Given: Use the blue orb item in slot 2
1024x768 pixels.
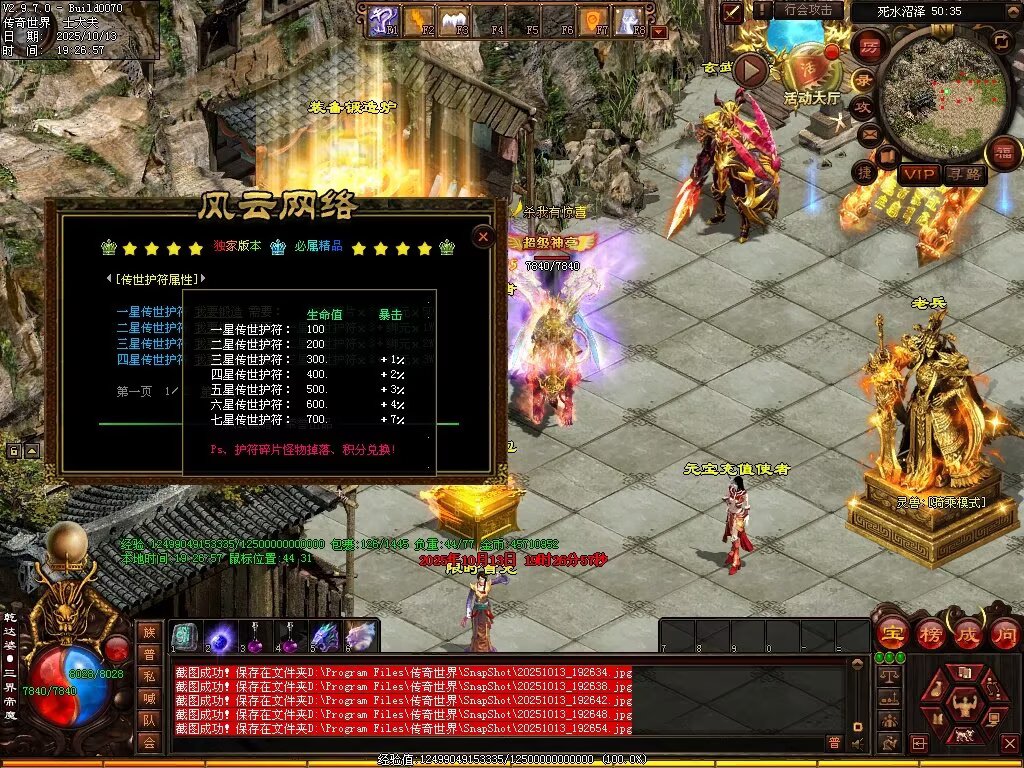Looking at the screenshot, I should [220, 636].
